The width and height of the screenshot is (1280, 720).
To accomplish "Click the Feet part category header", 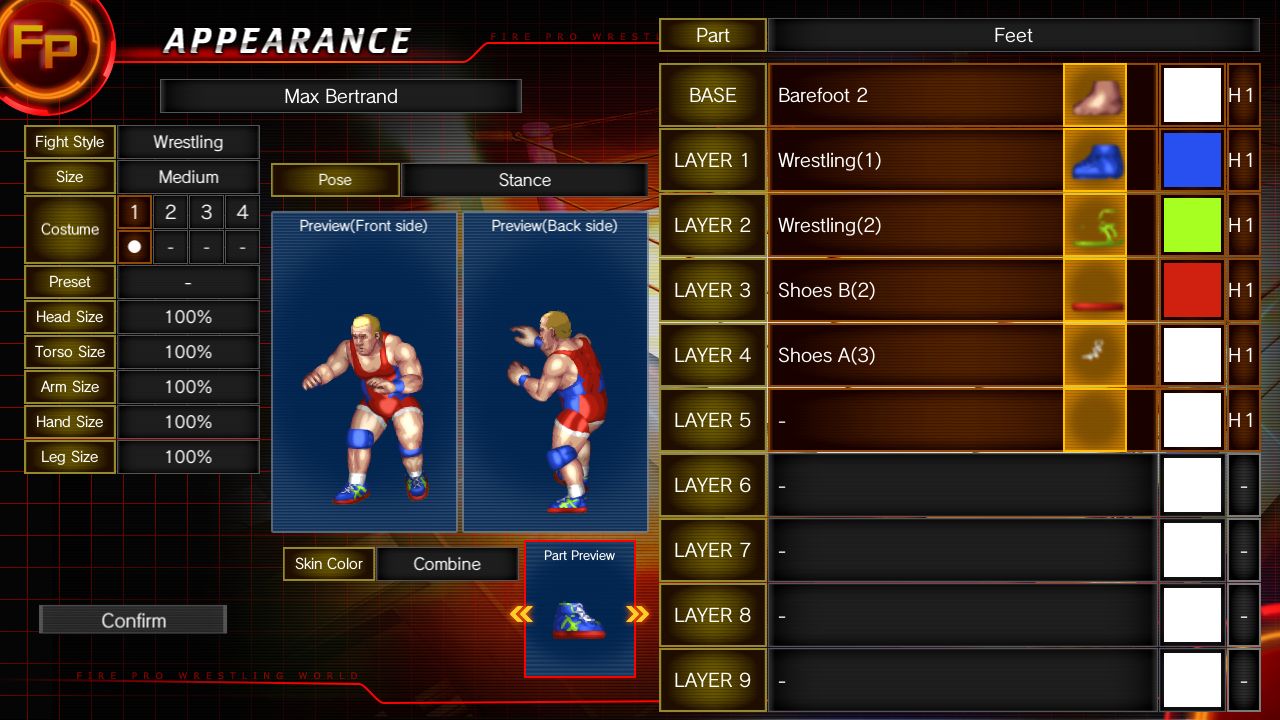I will pyautogui.click(x=1013, y=35).
